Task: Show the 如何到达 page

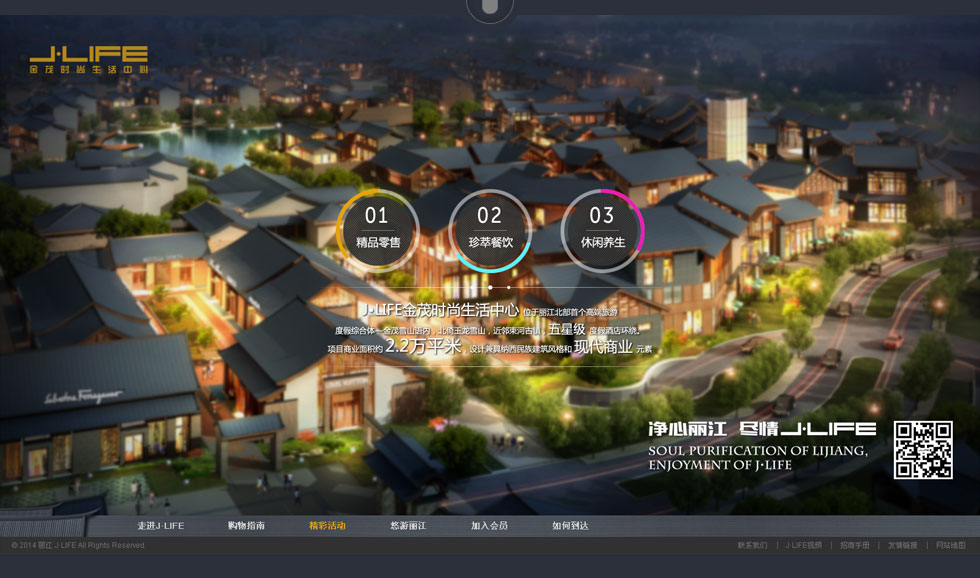Action: (x=570, y=526)
